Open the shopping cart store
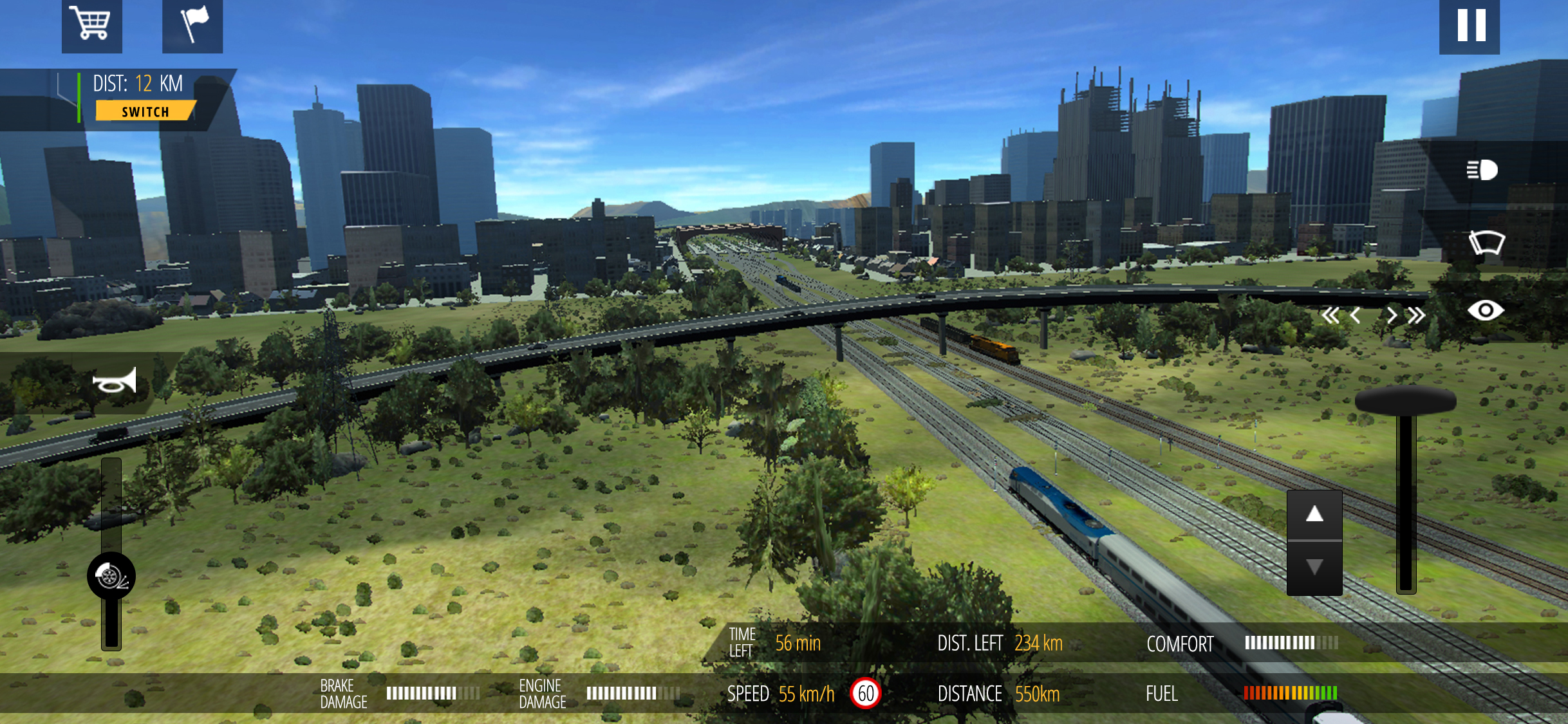1568x724 pixels. [x=91, y=24]
